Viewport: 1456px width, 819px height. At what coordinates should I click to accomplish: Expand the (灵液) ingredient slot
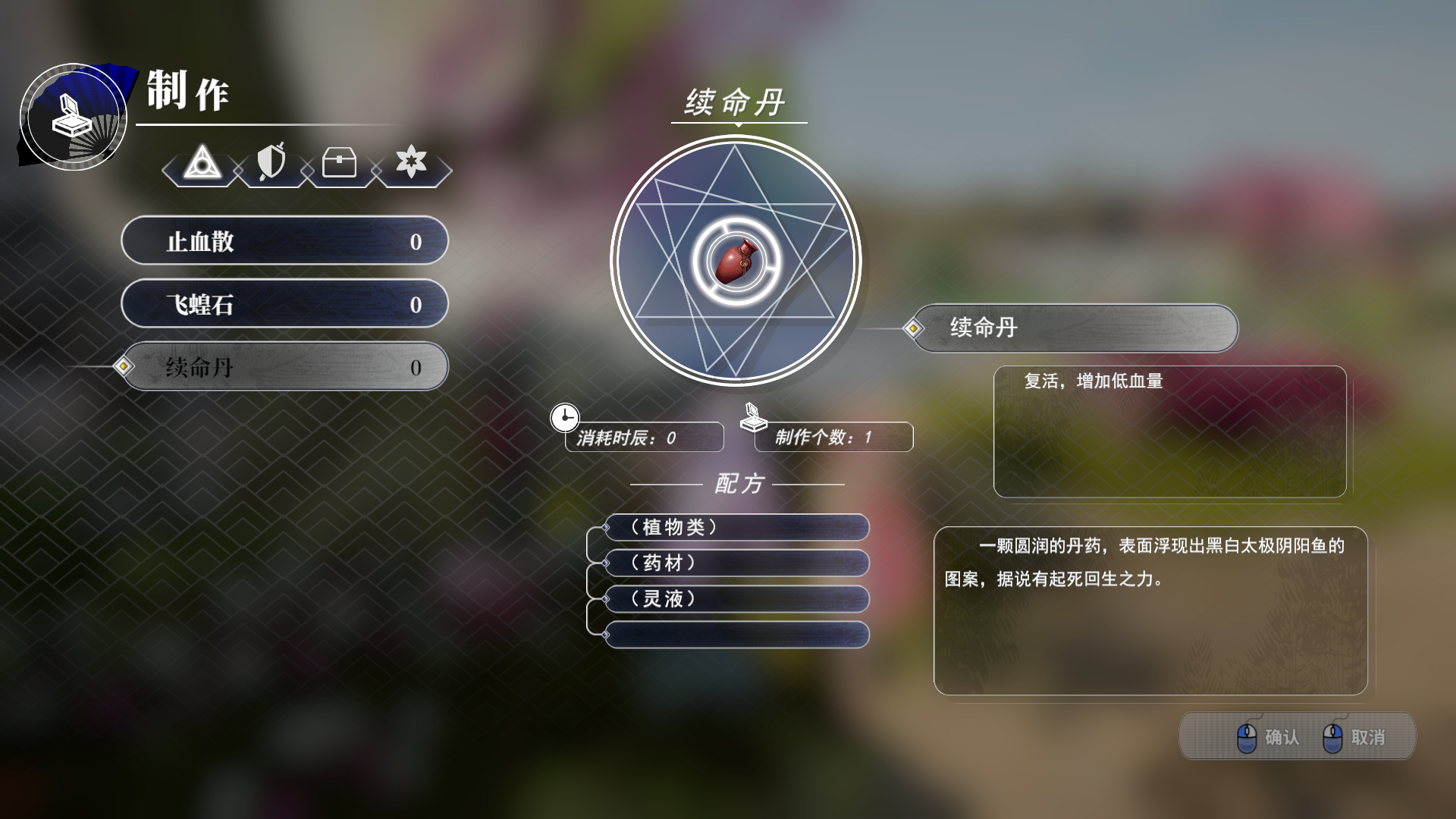point(736,599)
